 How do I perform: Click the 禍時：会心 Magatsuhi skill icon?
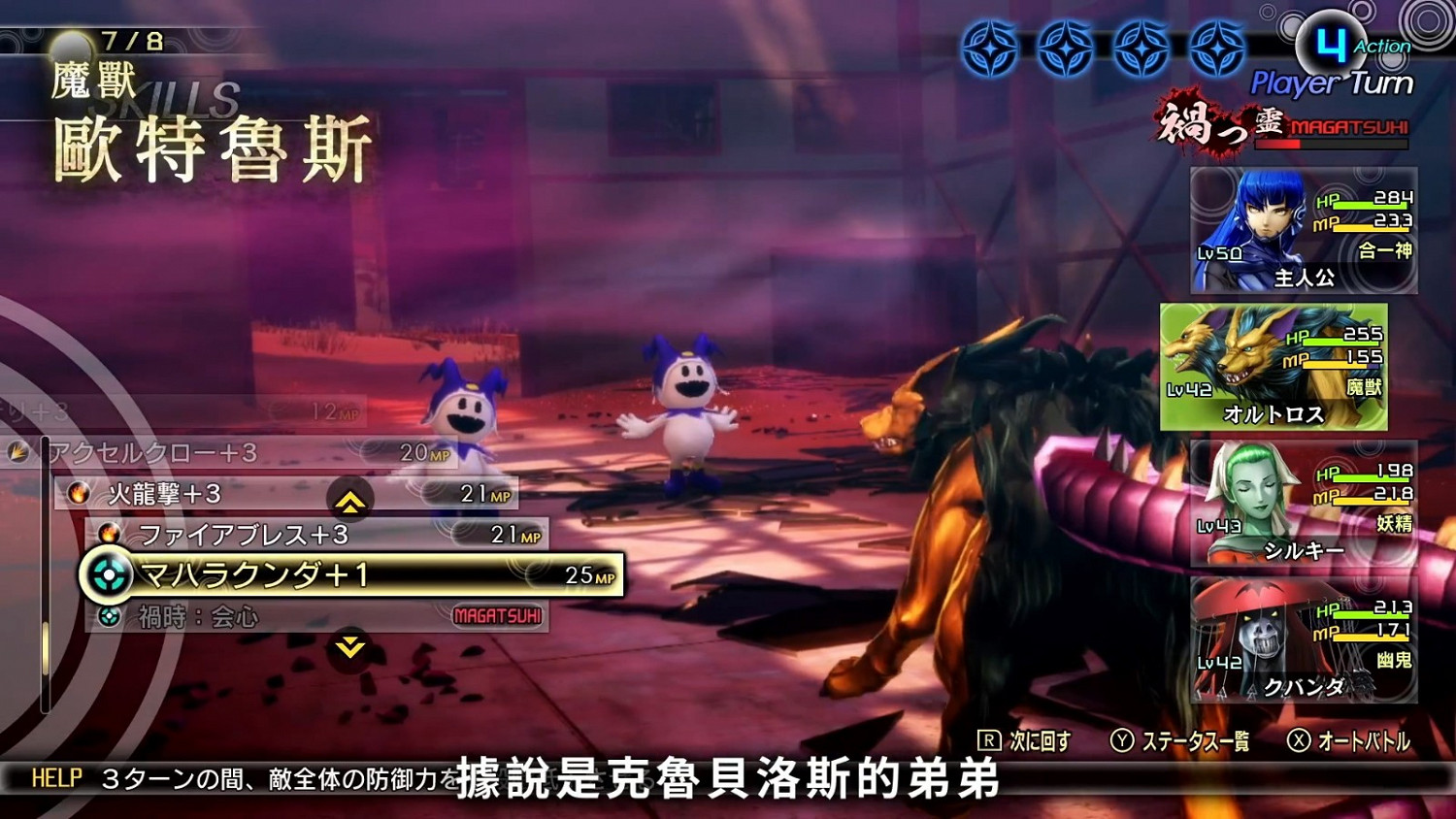pyautogui.click(x=112, y=615)
